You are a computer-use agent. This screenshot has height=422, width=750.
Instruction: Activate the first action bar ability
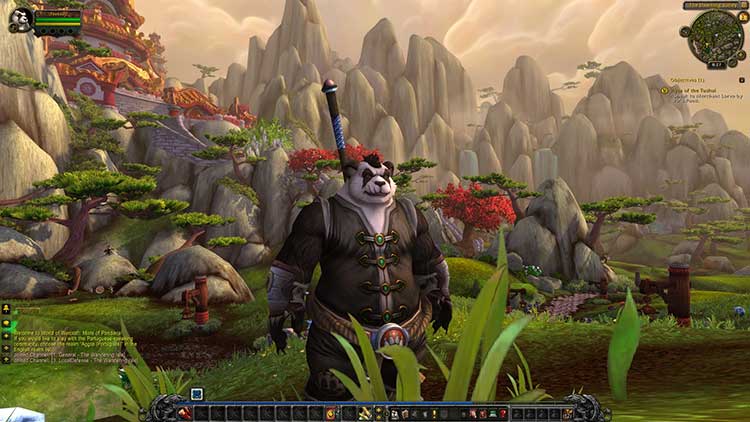click(x=186, y=412)
